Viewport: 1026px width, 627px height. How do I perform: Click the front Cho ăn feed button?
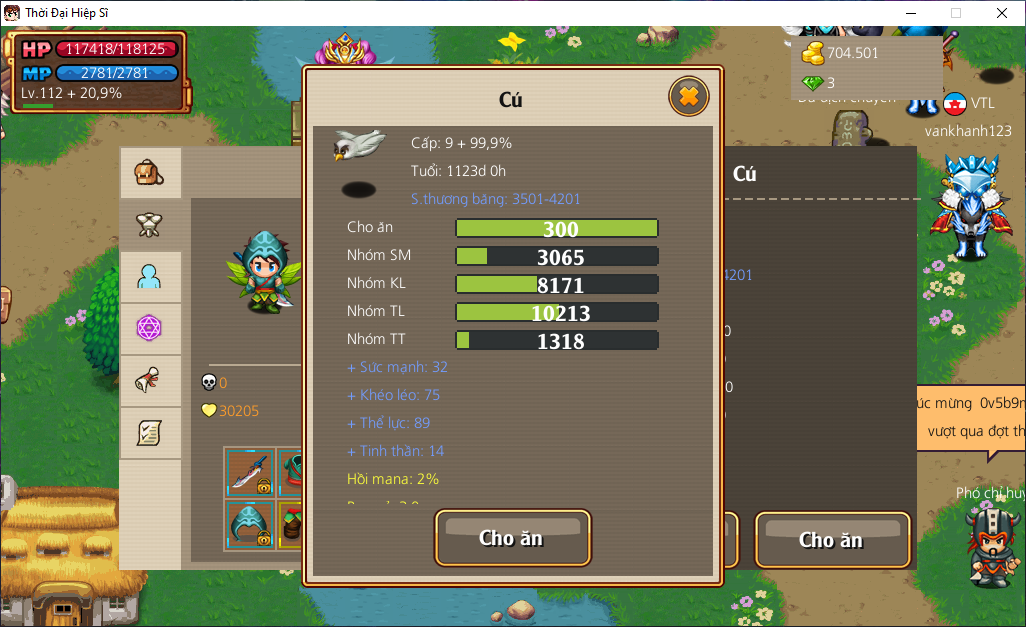pos(512,538)
